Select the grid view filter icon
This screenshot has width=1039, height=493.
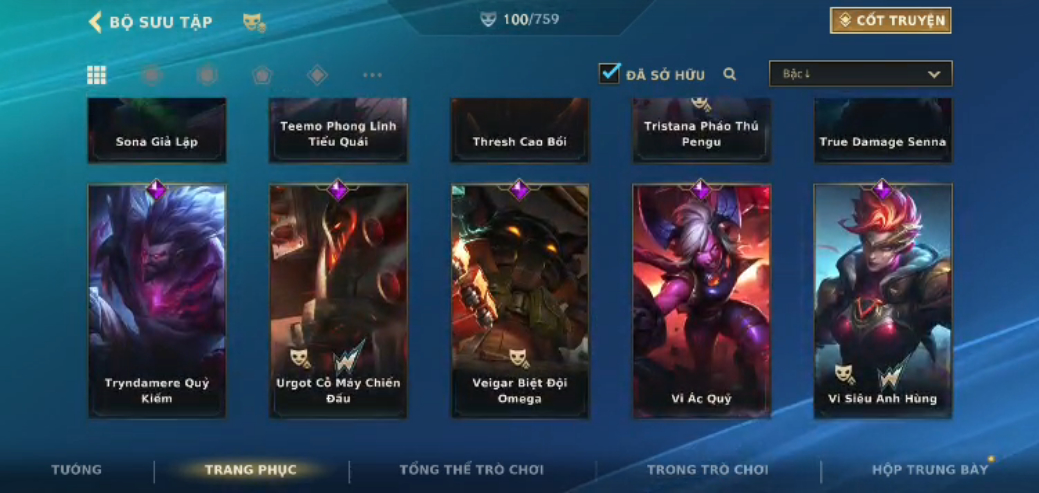click(97, 75)
